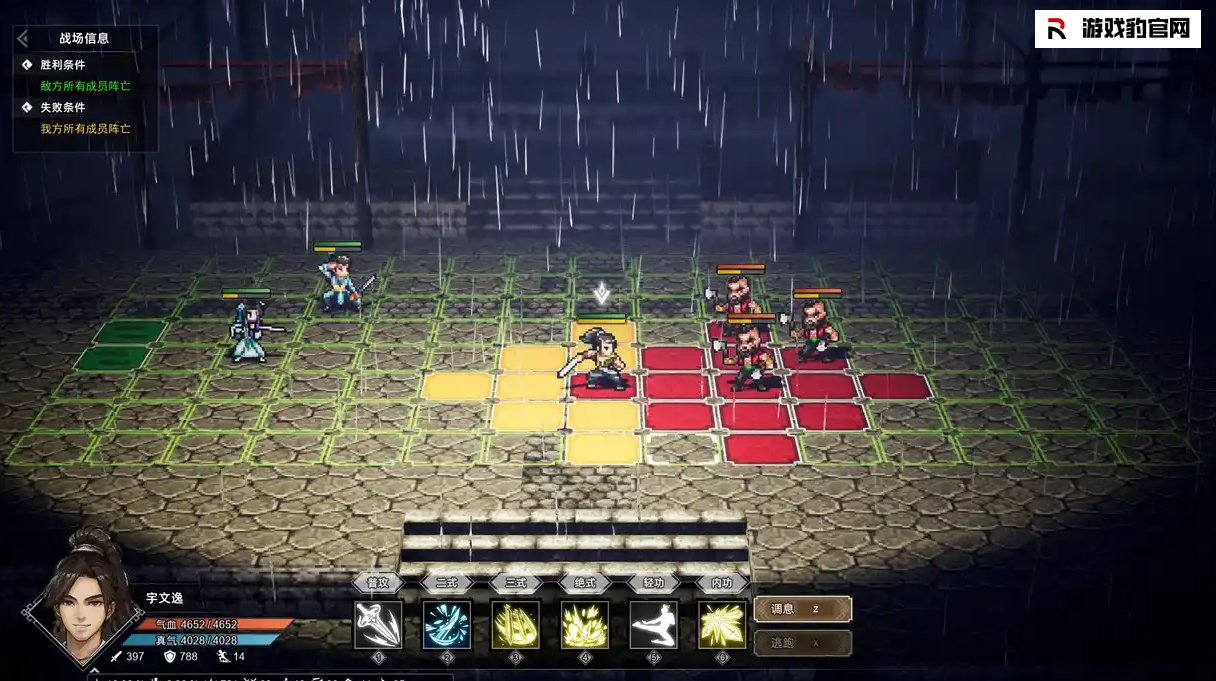Viewport: 1216px width, 681px height.
Task: Activate the 内功 inner power skill
Action: click(x=722, y=624)
